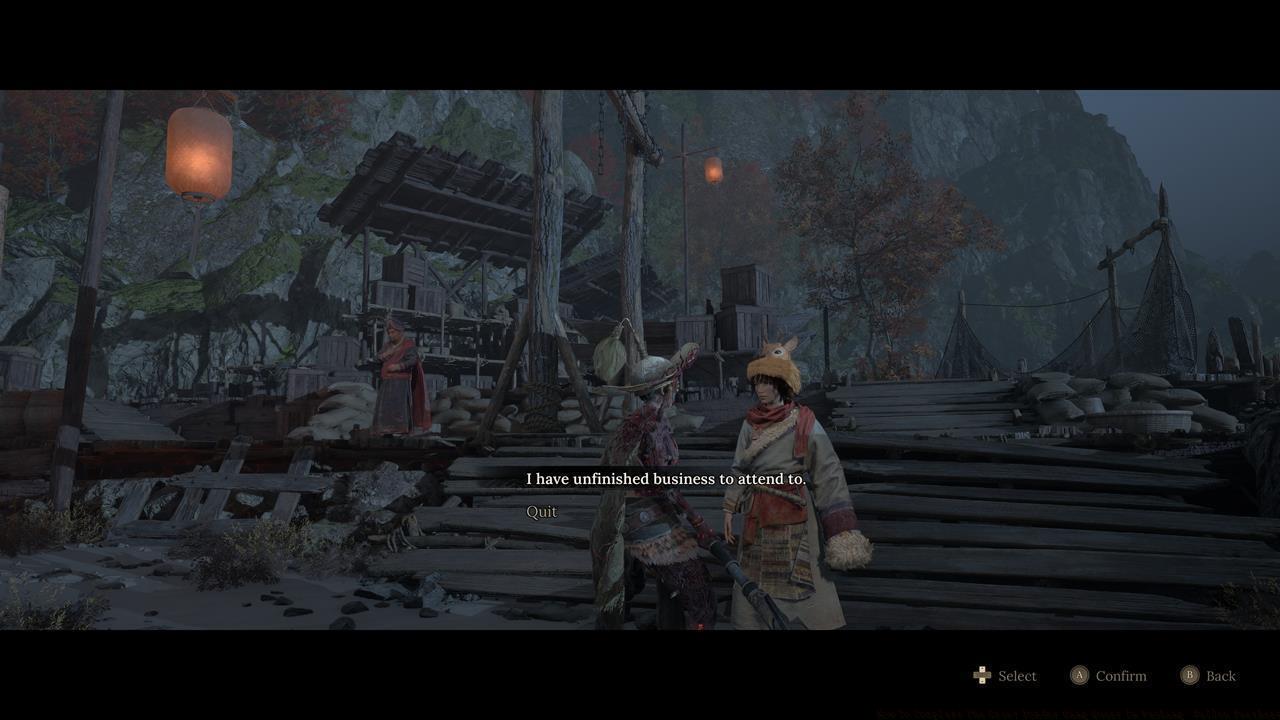1280x720 pixels.
Task: Click the Back label next to B
Action: point(1220,675)
